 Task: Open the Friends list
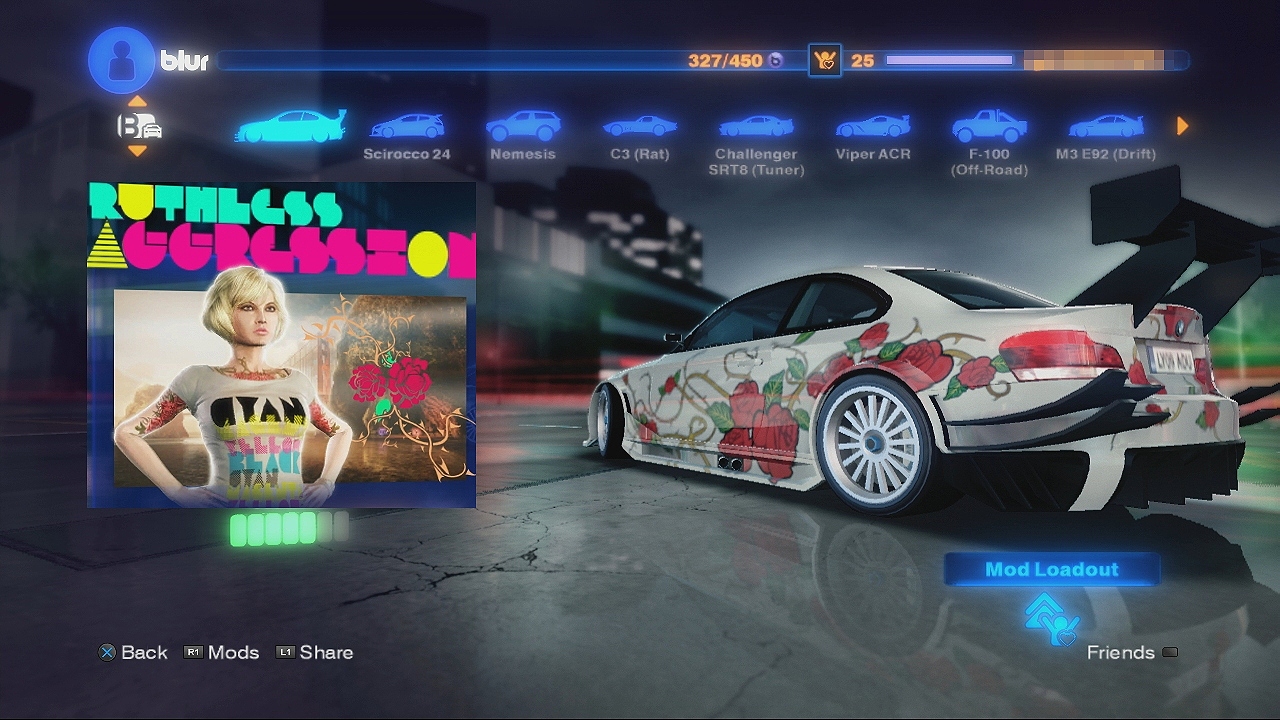[1131, 652]
